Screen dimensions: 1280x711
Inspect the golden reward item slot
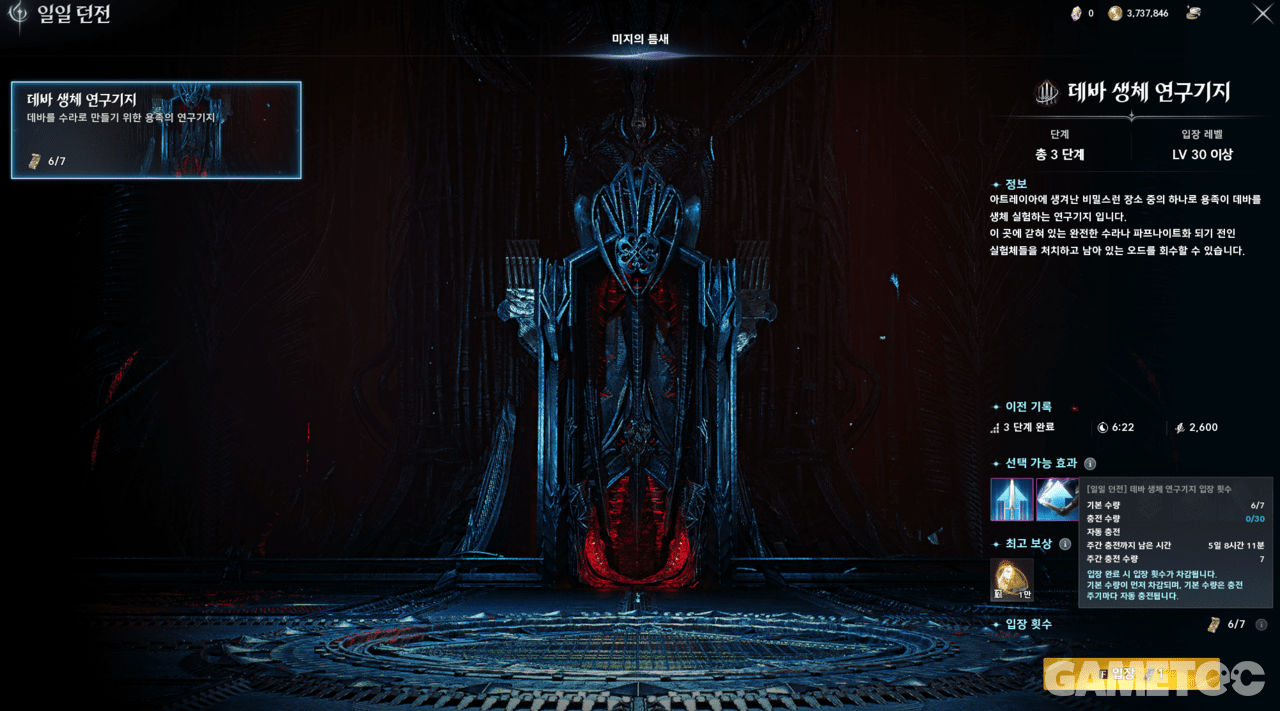tap(1011, 580)
